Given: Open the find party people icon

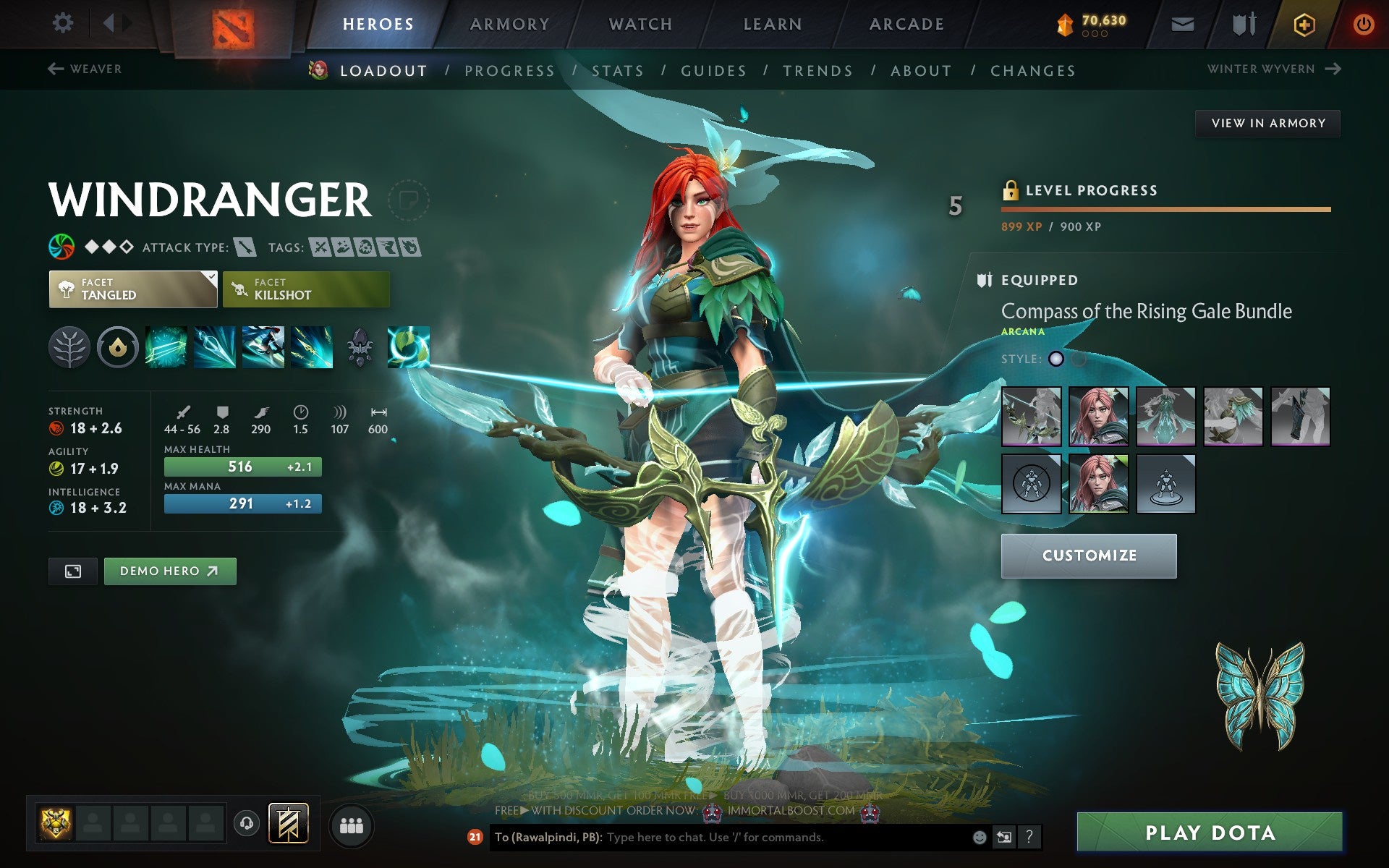Looking at the screenshot, I should coord(352,825).
